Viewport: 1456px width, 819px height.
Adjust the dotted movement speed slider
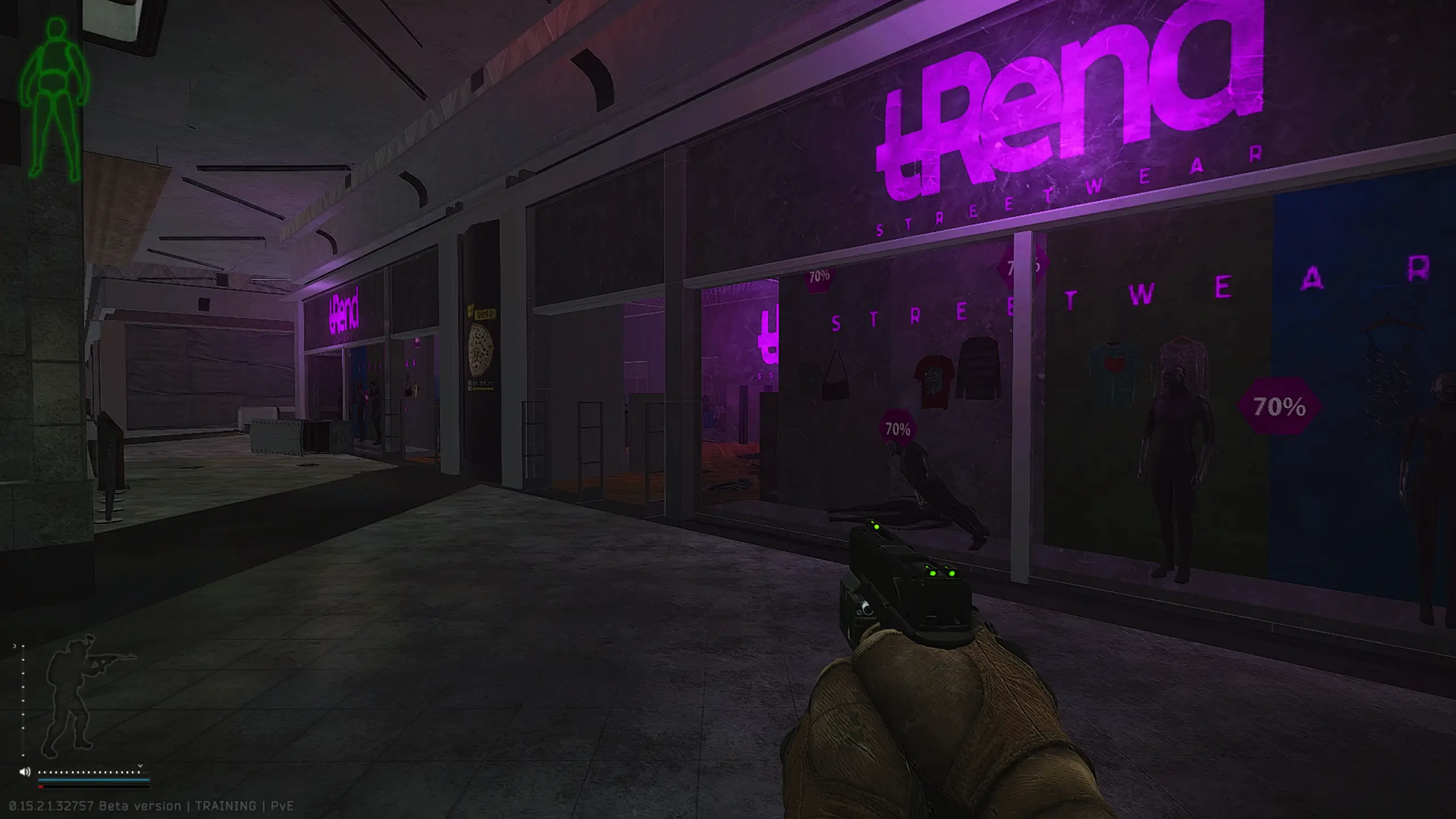click(x=89, y=772)
